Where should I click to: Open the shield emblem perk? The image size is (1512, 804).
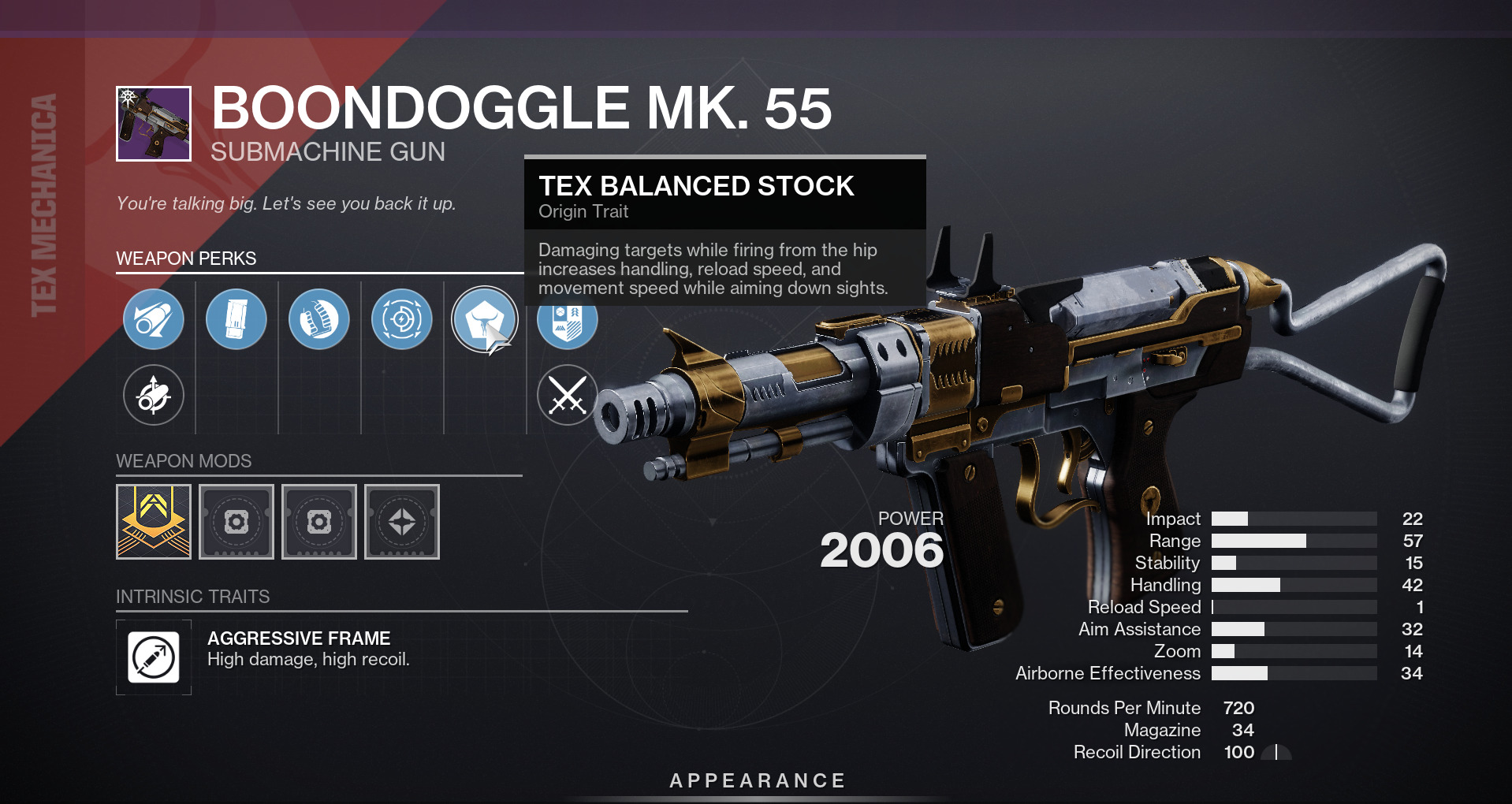tap(567, 323)
